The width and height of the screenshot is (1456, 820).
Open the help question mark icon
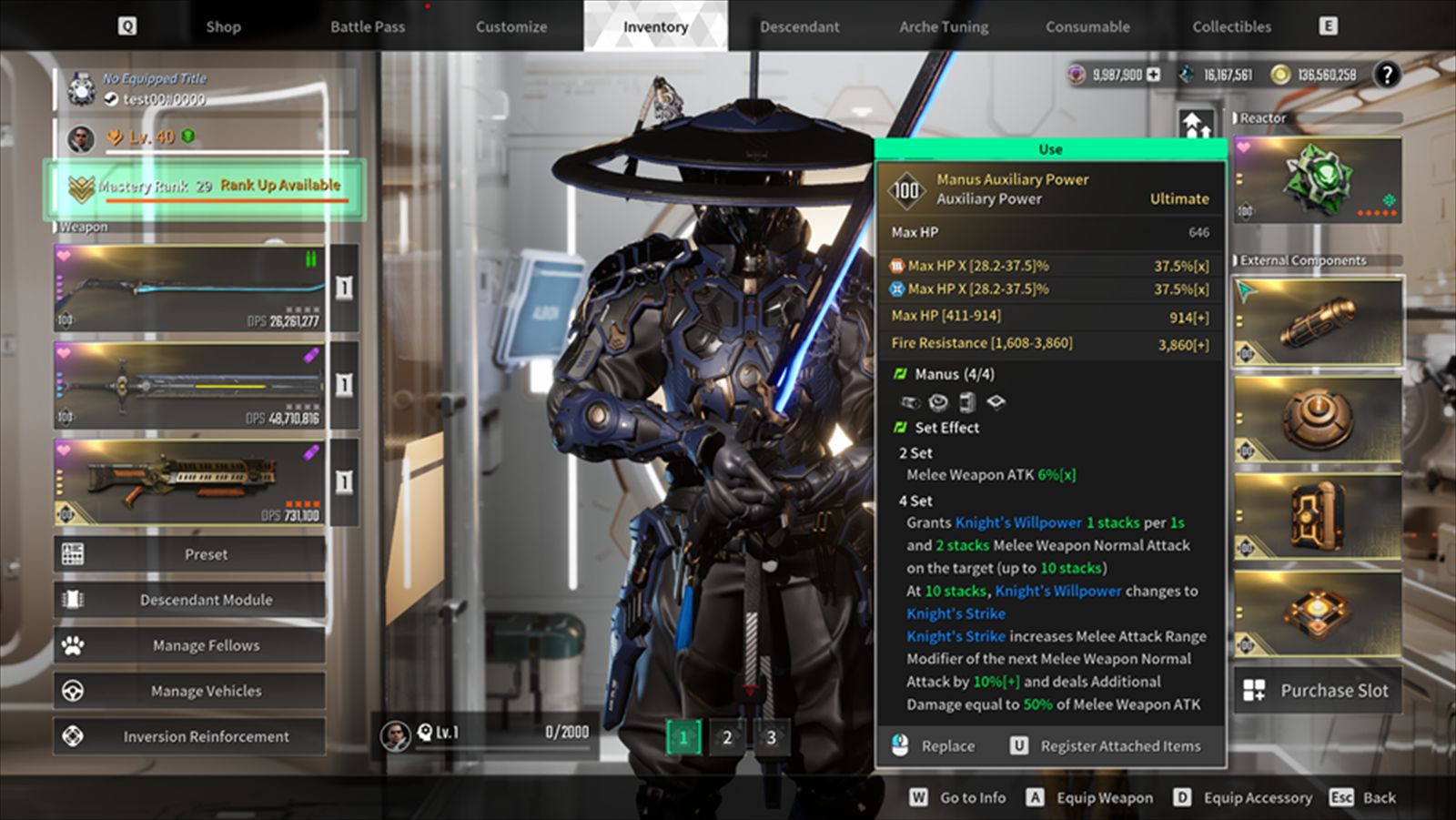(1386, 75)
